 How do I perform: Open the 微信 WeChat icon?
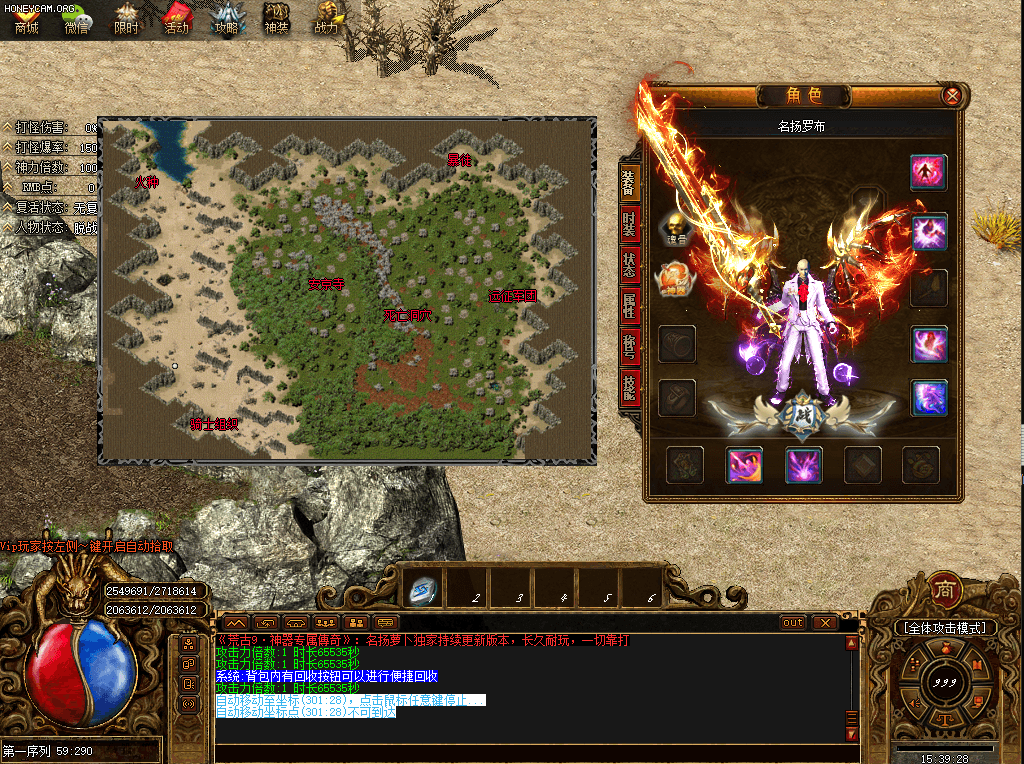pos(76,18)
